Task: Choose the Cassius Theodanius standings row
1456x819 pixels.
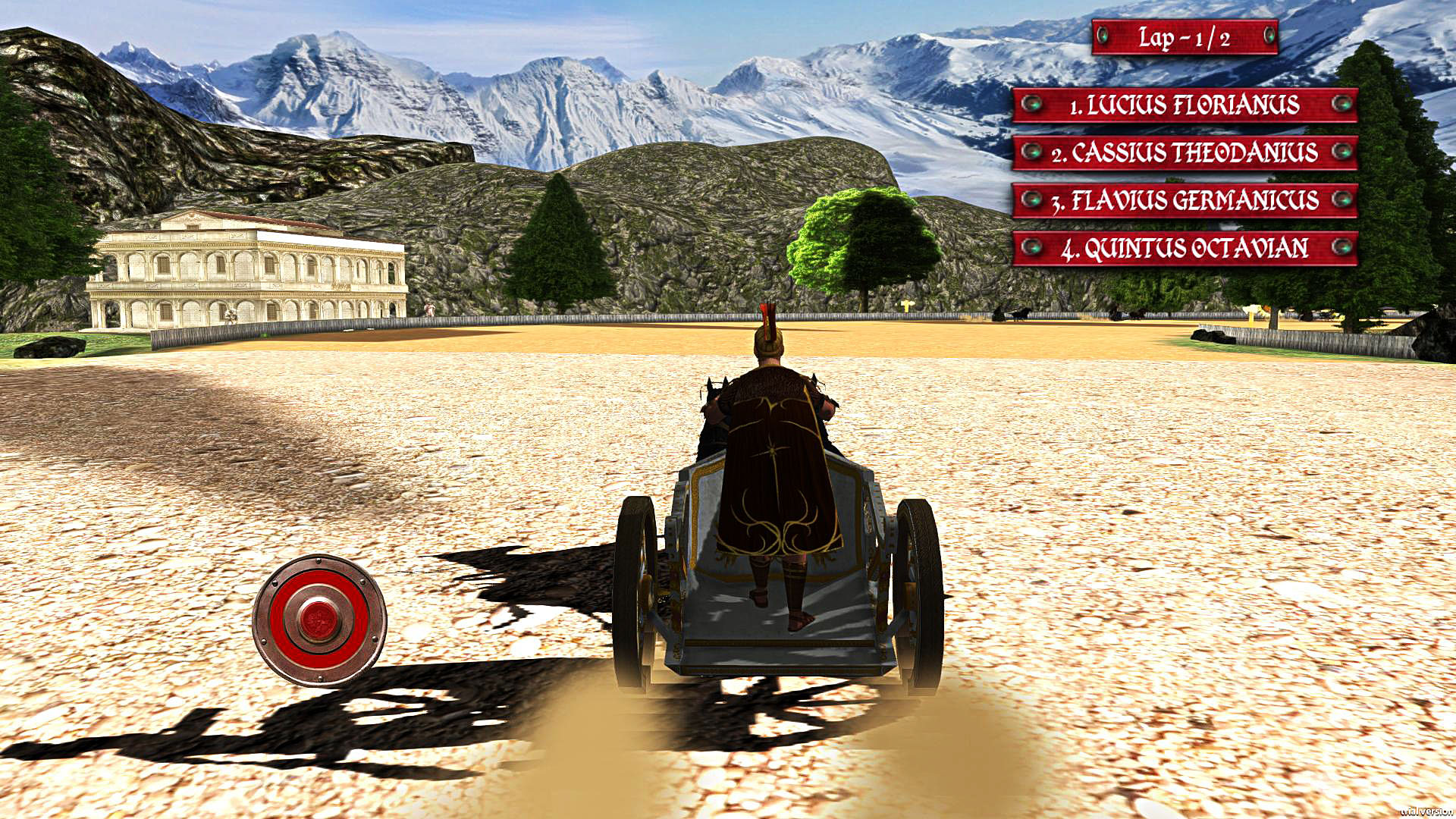Action: tap(1185, 152)
